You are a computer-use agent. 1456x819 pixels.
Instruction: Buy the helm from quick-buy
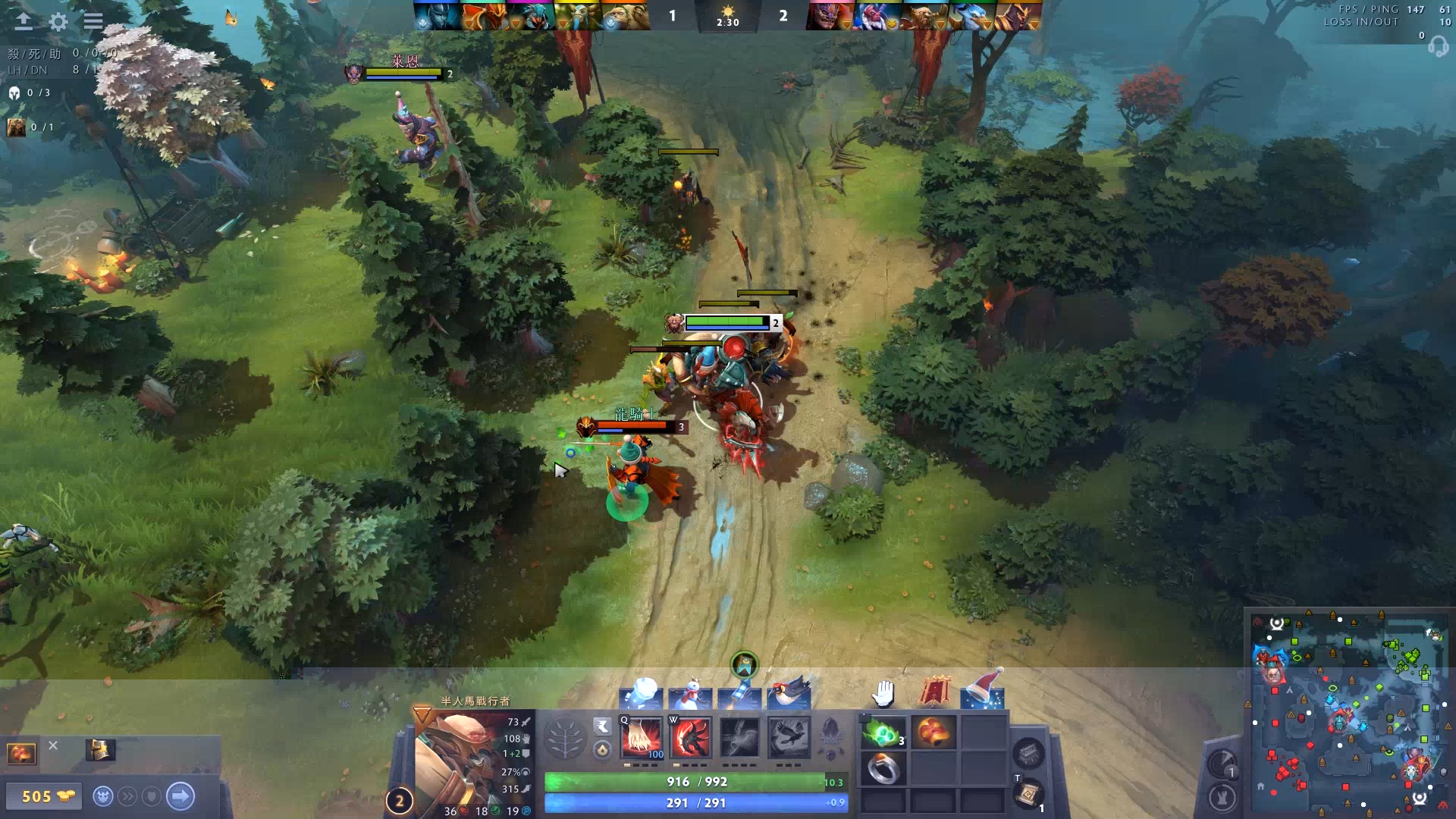coord(100,750)
